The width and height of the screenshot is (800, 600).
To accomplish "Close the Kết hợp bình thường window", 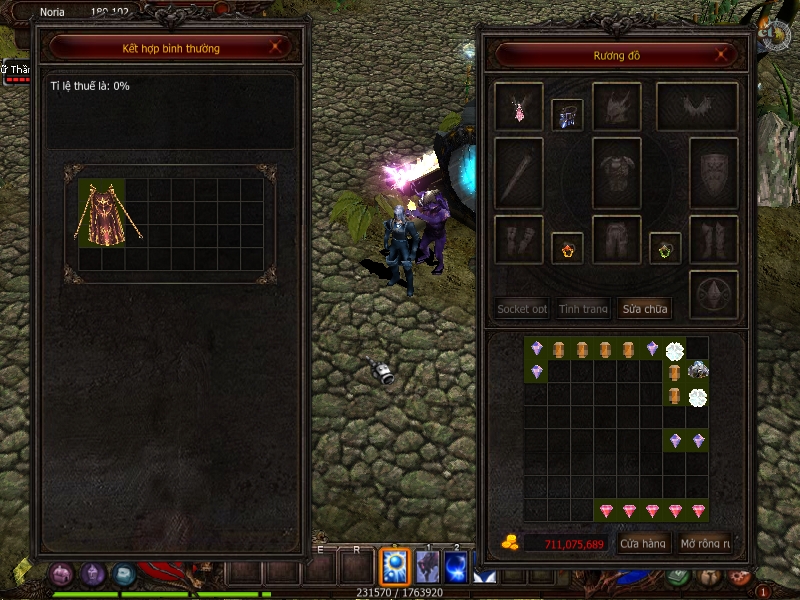I will 275,47.
